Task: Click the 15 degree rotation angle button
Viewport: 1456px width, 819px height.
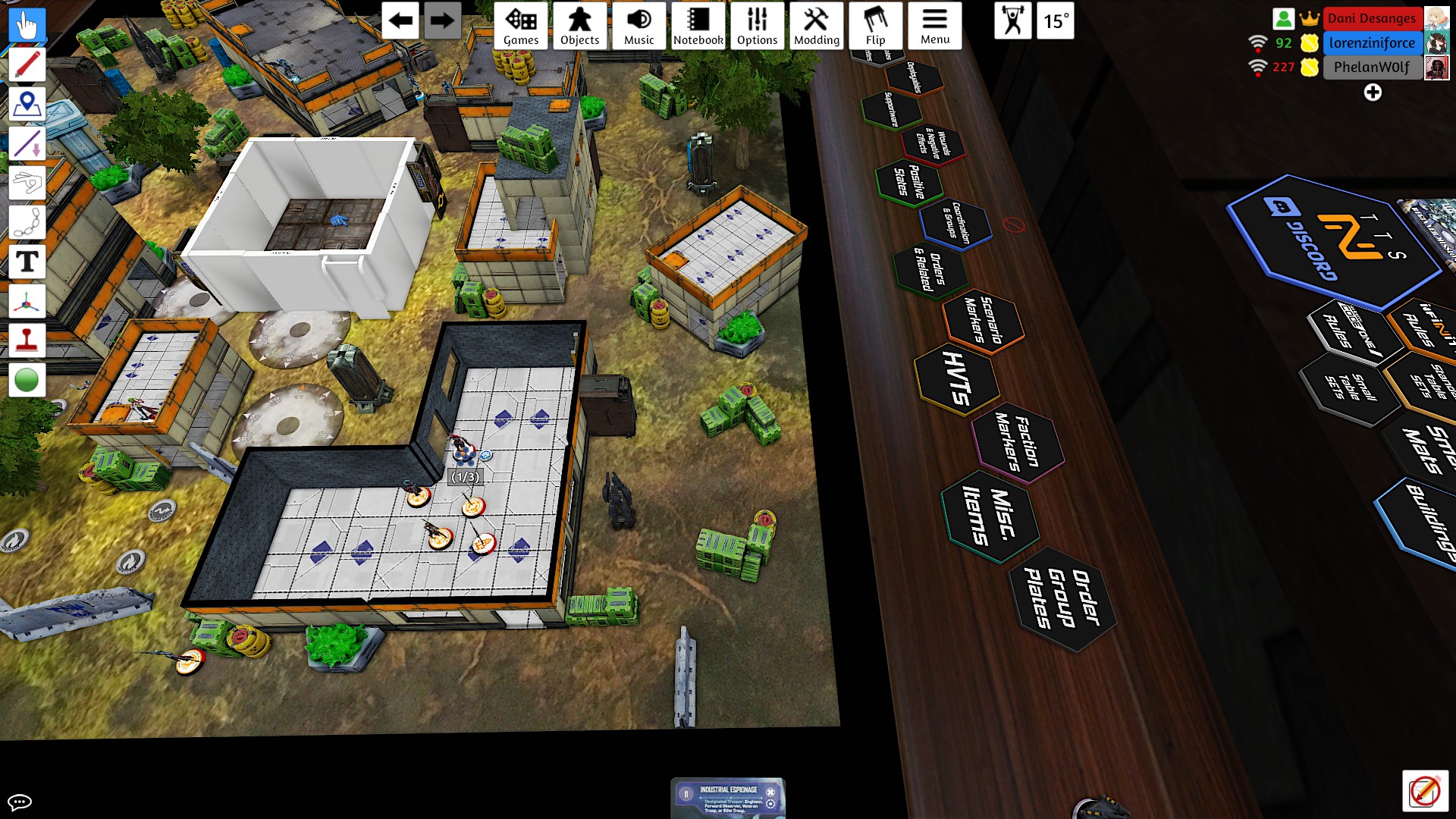Action: pyautogui.click(x=1056, y=20)
